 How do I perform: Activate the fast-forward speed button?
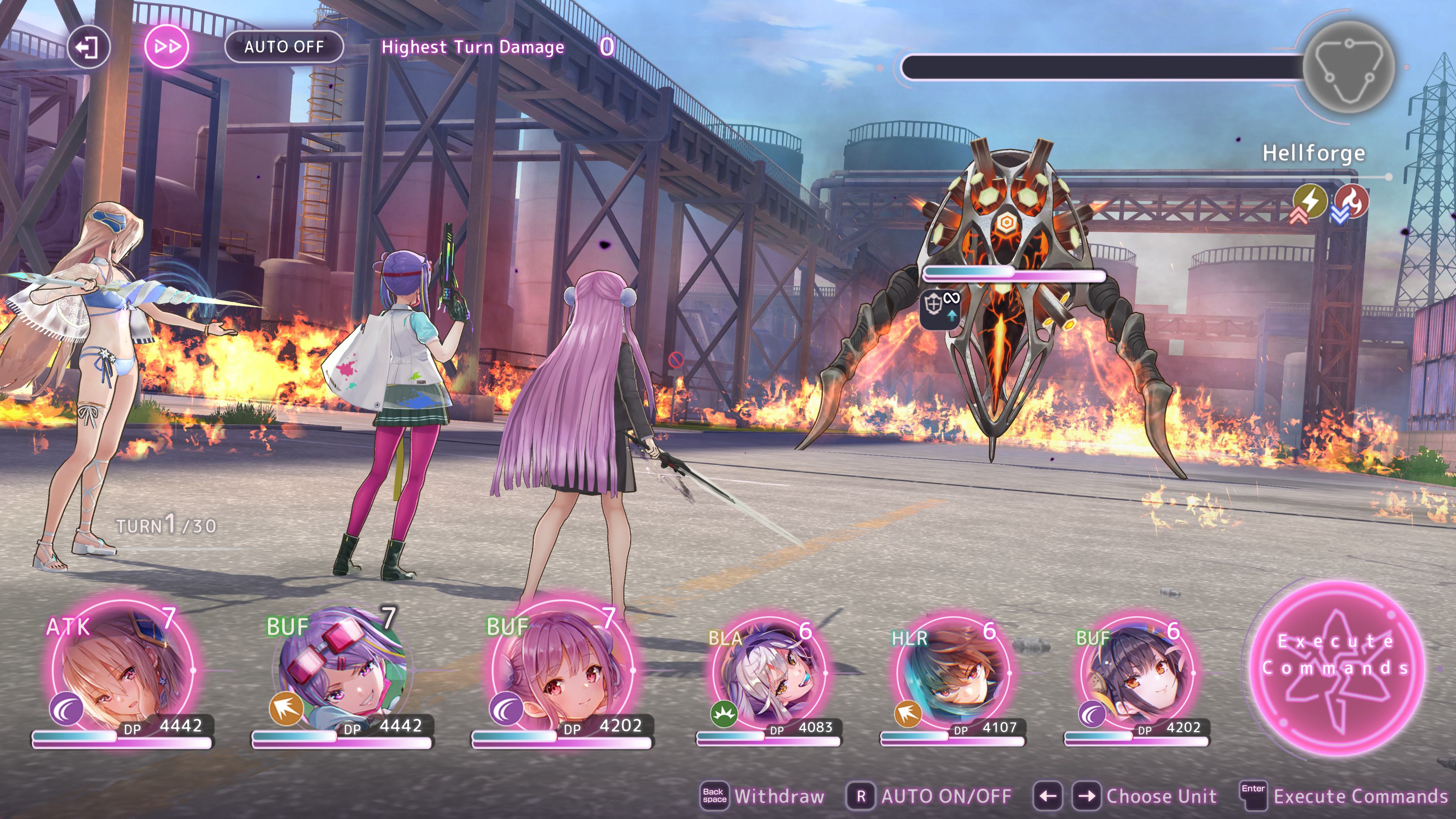point(167,47)
